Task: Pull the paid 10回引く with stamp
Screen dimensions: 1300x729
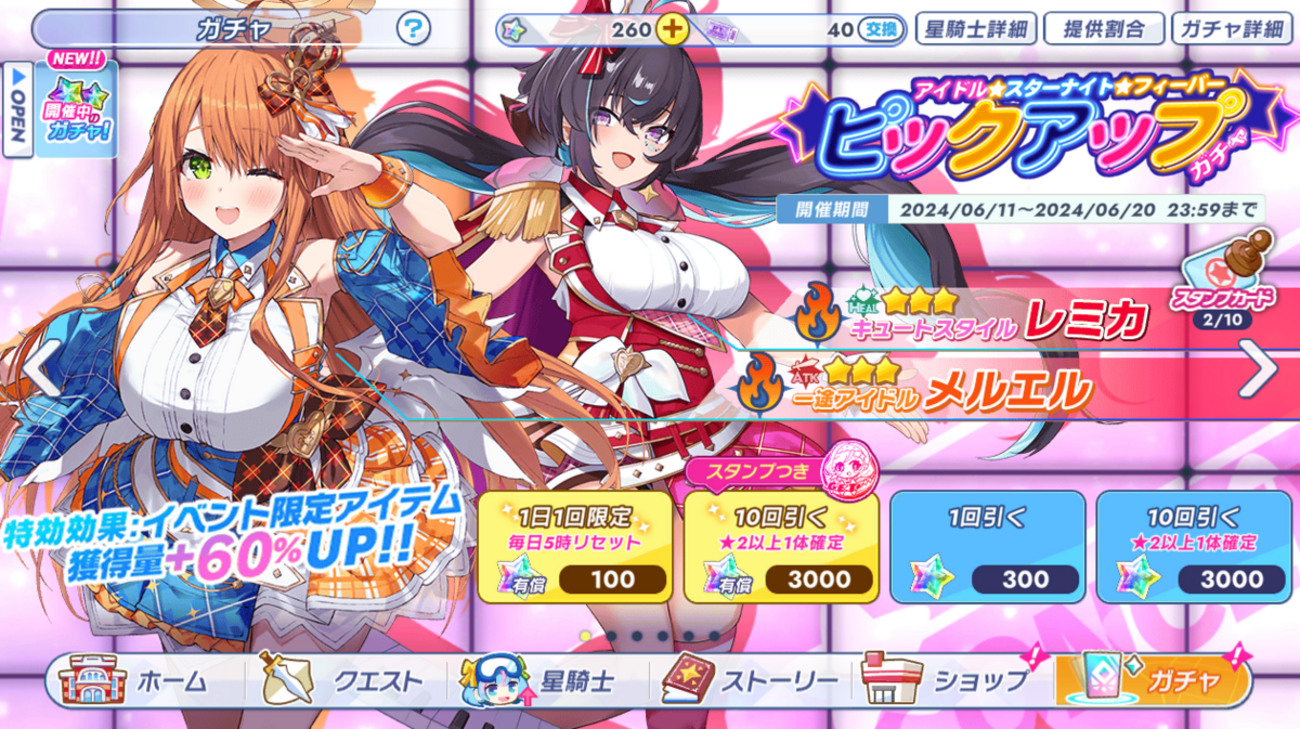Action: pos(781,546)
